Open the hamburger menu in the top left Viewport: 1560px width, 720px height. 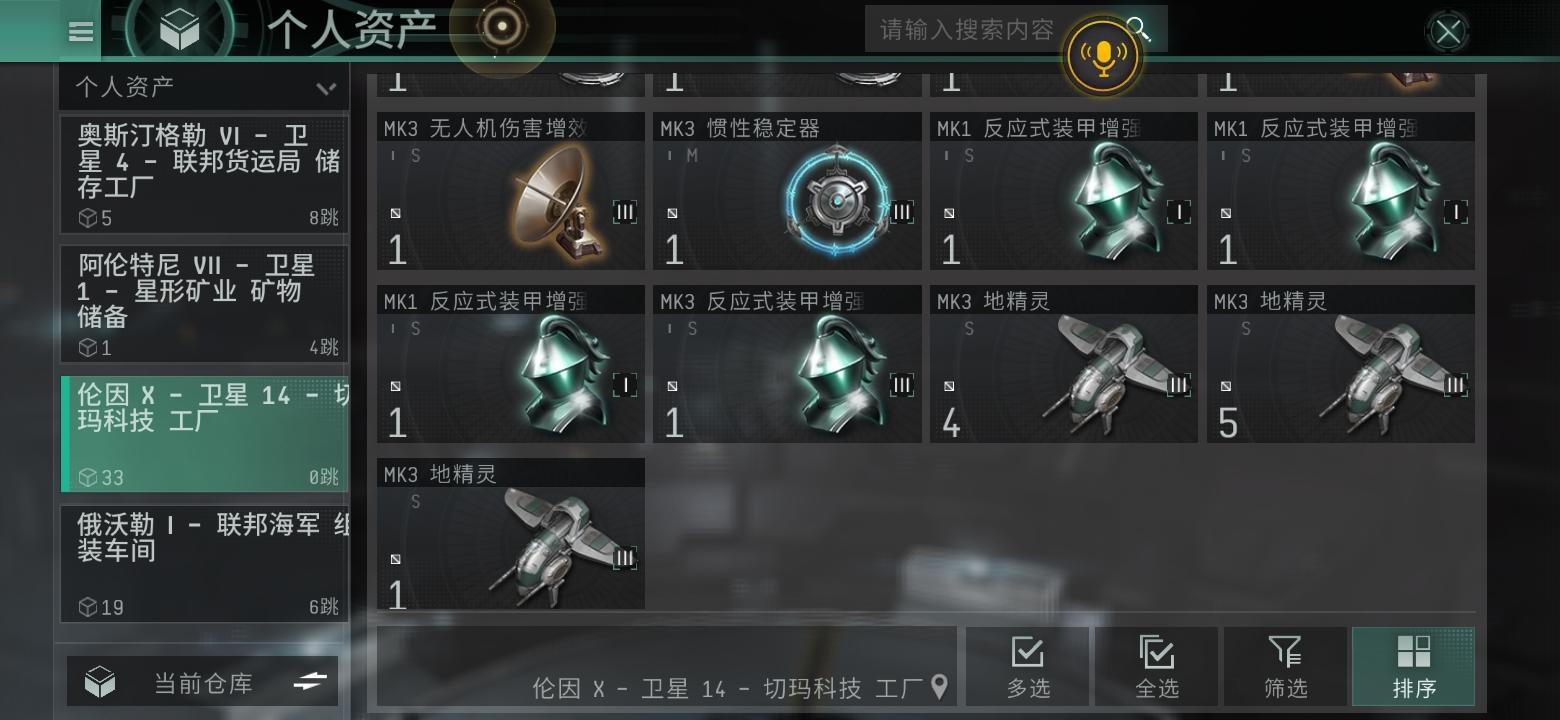(80, 31)
